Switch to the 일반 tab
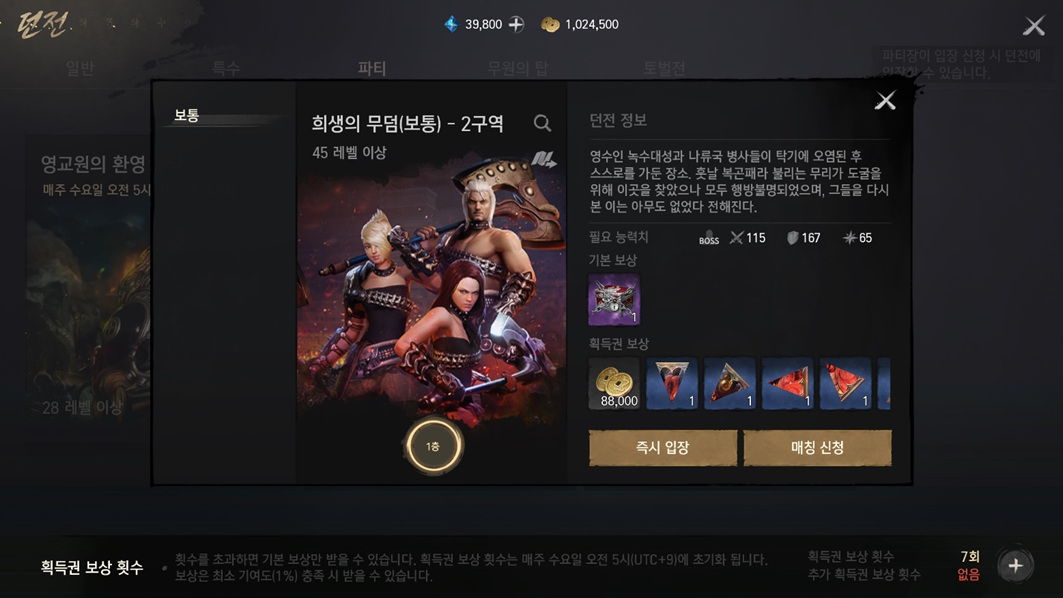Viewport: 1063px width, 598px height. 80,68
